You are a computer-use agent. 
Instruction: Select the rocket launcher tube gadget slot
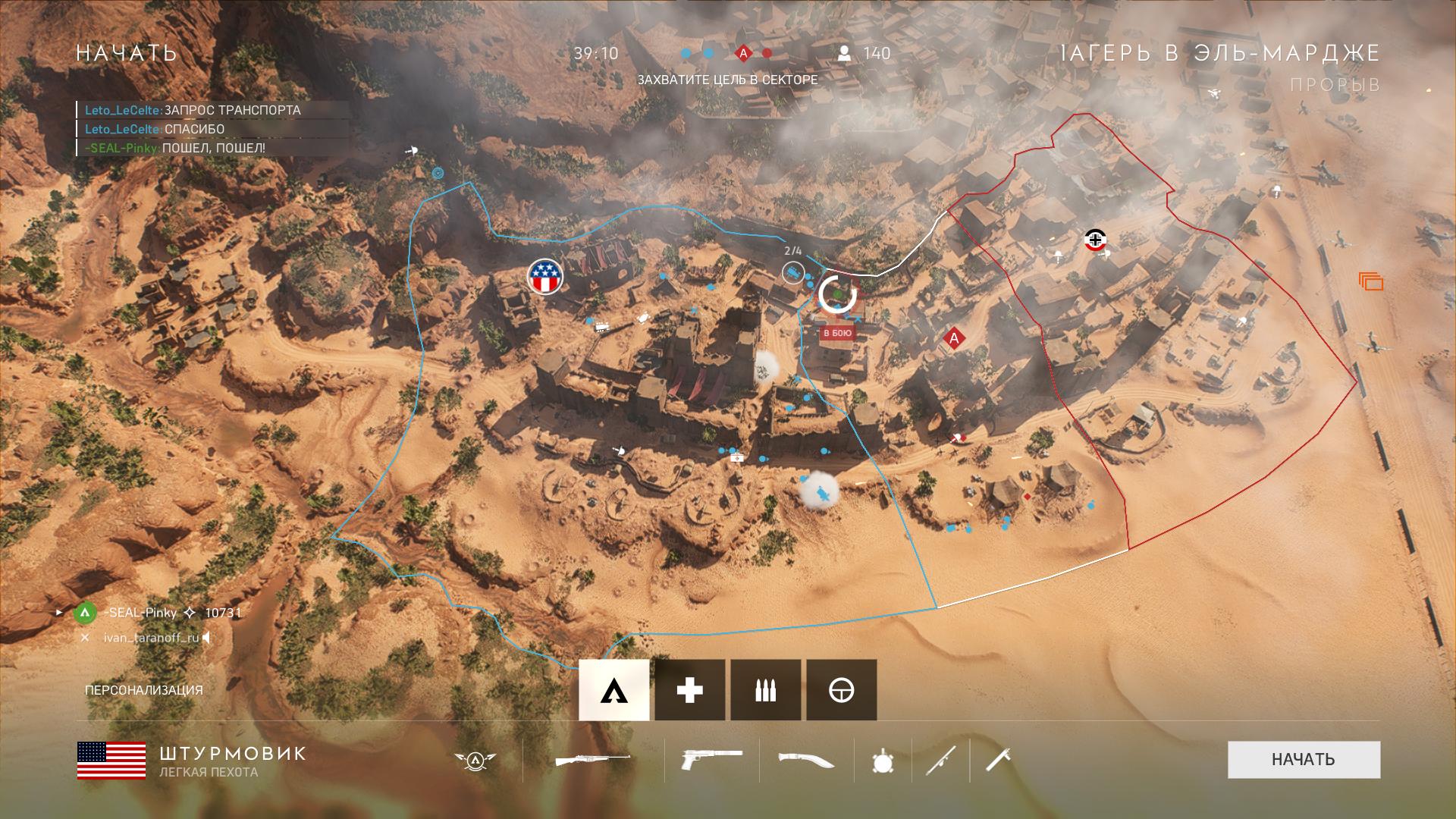(x=940, y=760)
